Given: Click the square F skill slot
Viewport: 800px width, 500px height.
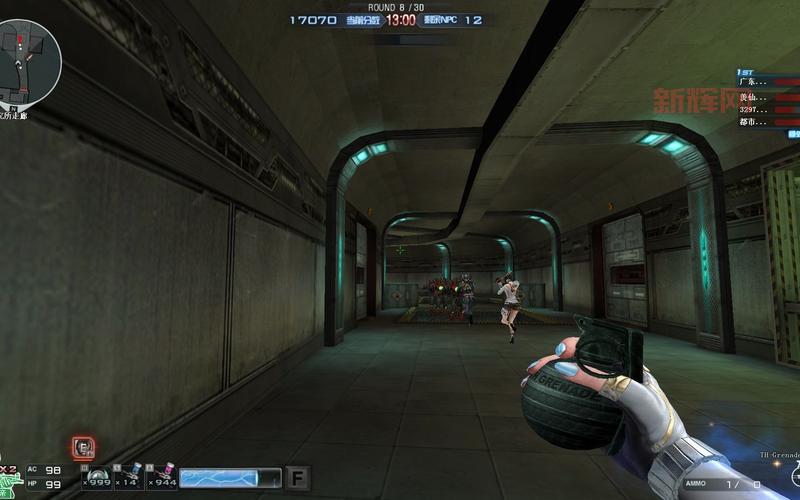Looking at the screenshot, I should click(x=297, y=478).
